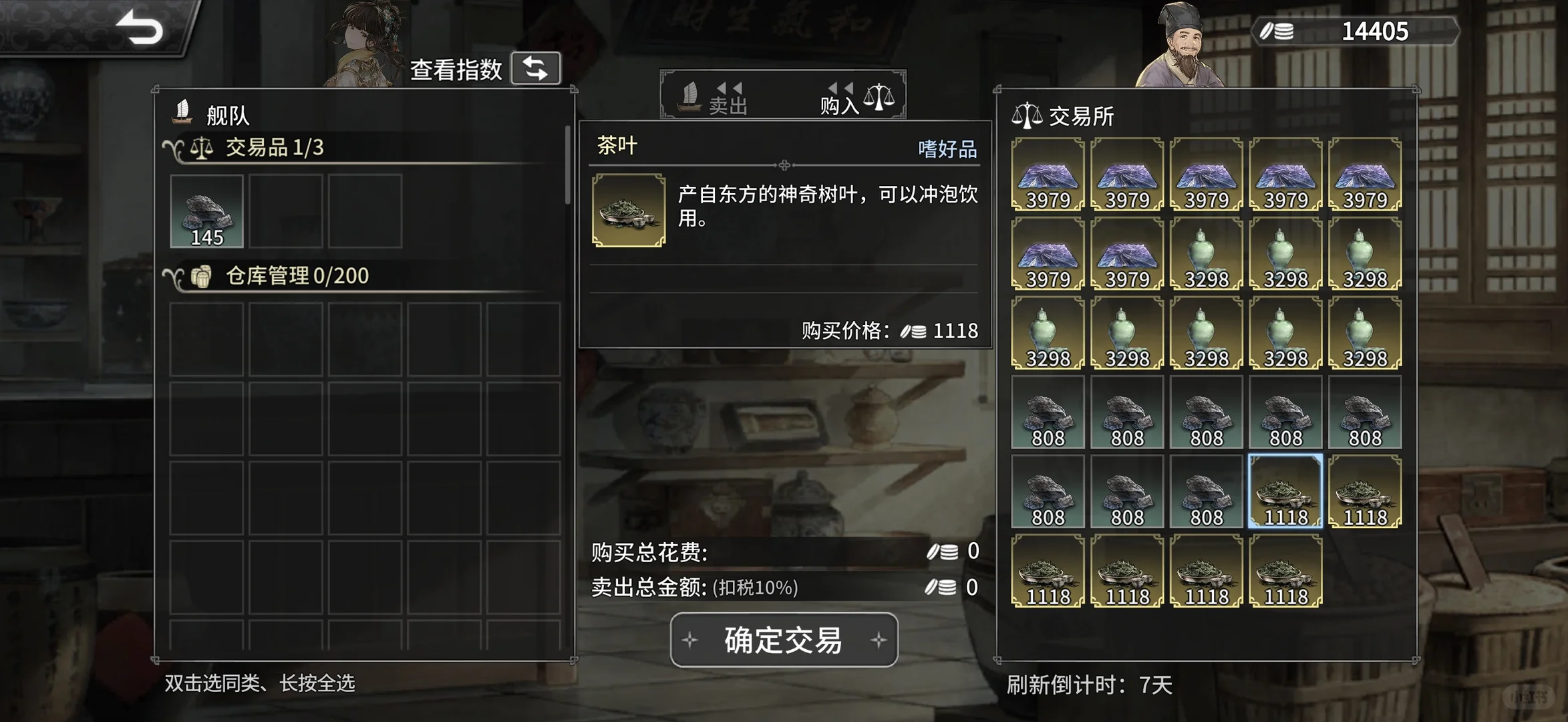Select the blue-highlighted tea slot priced 1118
Viewport: 1568px width, 722px height.
tap(1285, 491)
